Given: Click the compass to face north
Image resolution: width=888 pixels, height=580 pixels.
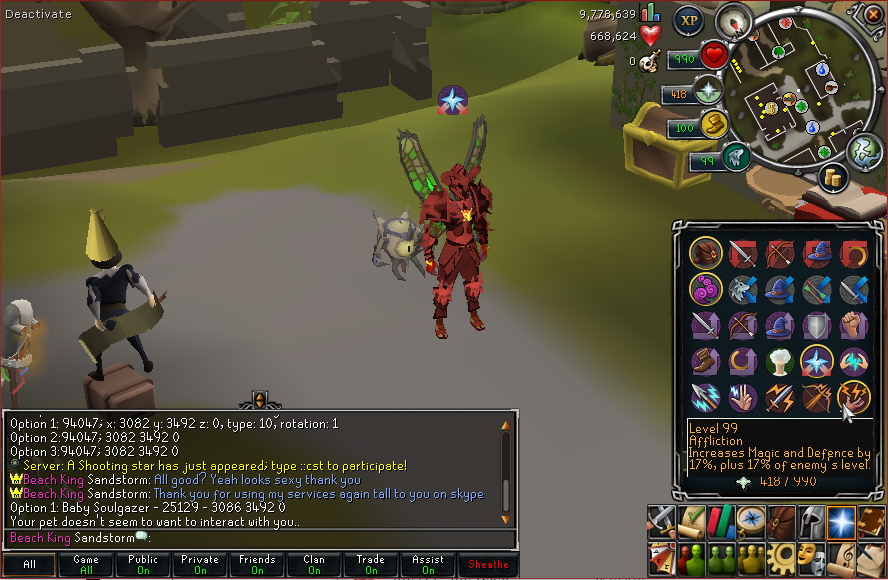Looking at the screenshot, I should [x=737, y=21].
